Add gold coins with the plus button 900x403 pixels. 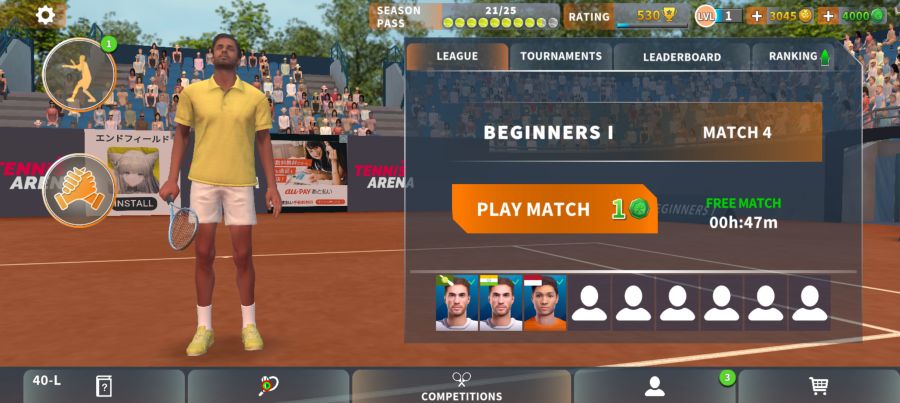click(756, 16)
